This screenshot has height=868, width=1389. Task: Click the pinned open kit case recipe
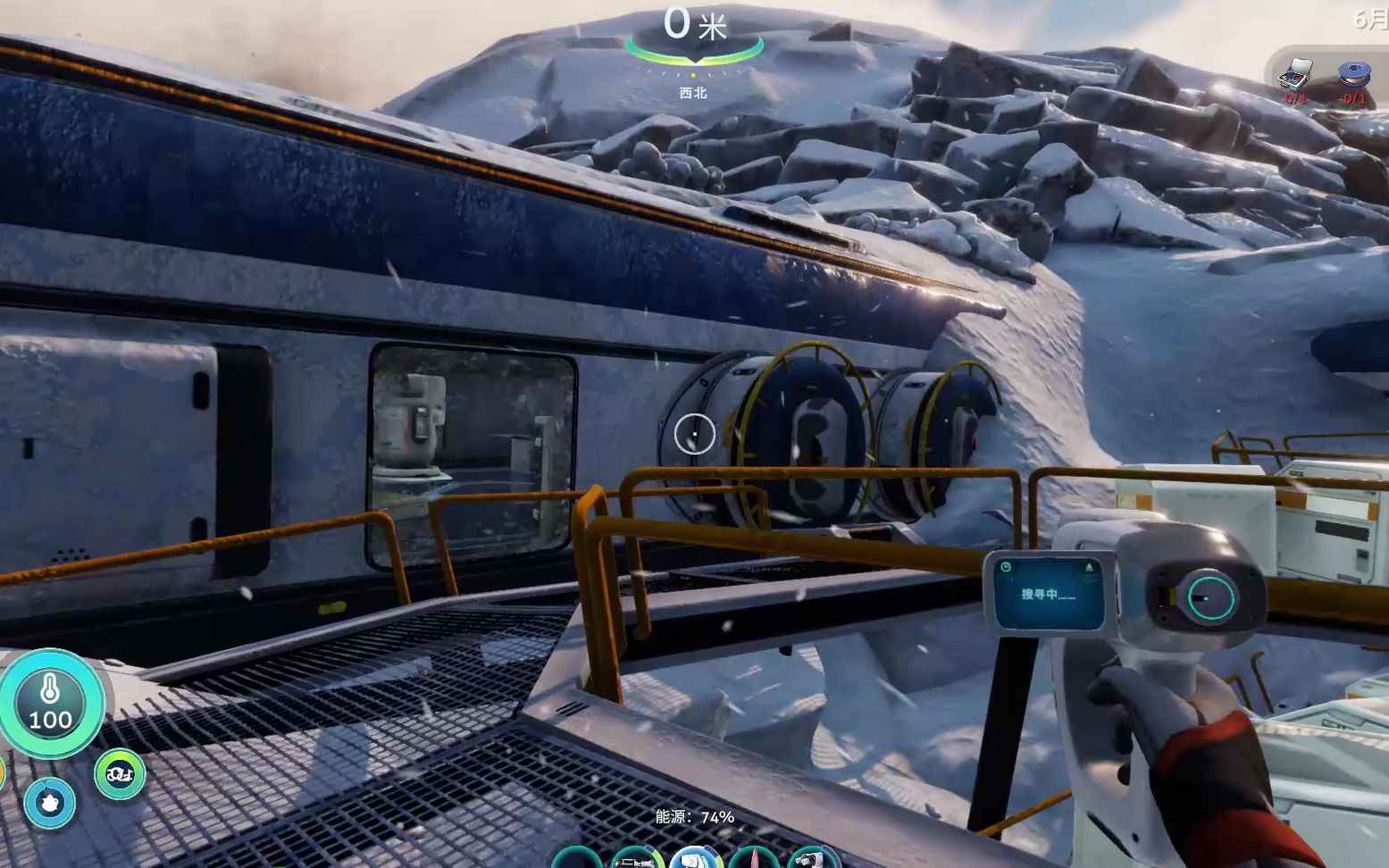tap(1295, 73)
